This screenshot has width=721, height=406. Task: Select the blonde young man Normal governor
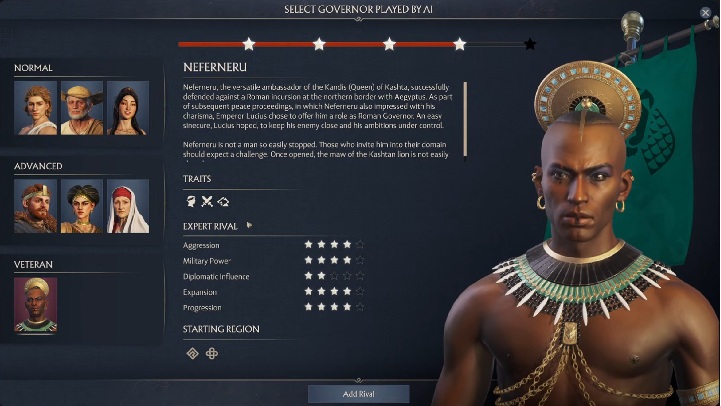[x=34, y=108]
